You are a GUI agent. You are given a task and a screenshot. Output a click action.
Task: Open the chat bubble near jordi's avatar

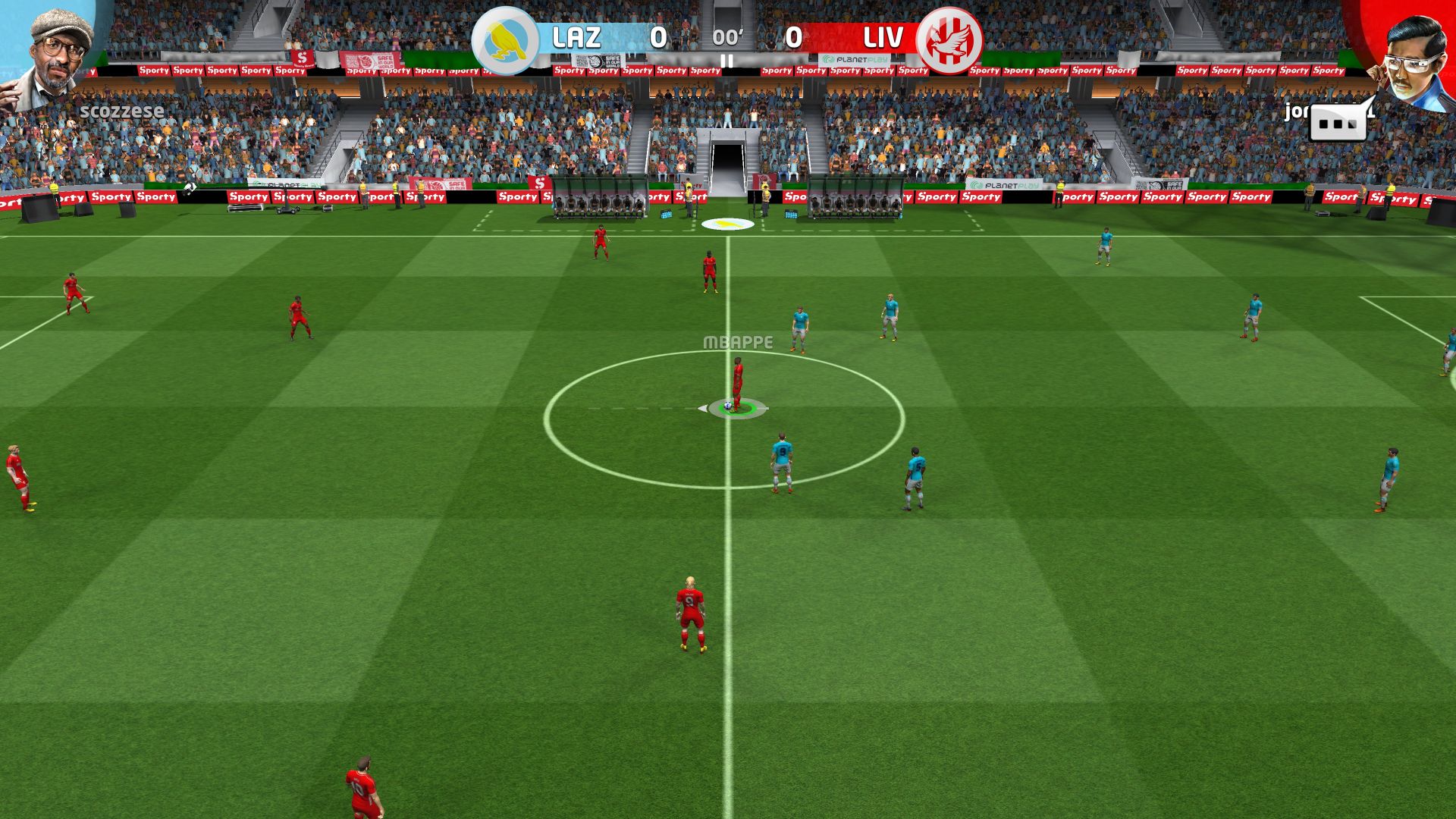[x=1336, y=123]
